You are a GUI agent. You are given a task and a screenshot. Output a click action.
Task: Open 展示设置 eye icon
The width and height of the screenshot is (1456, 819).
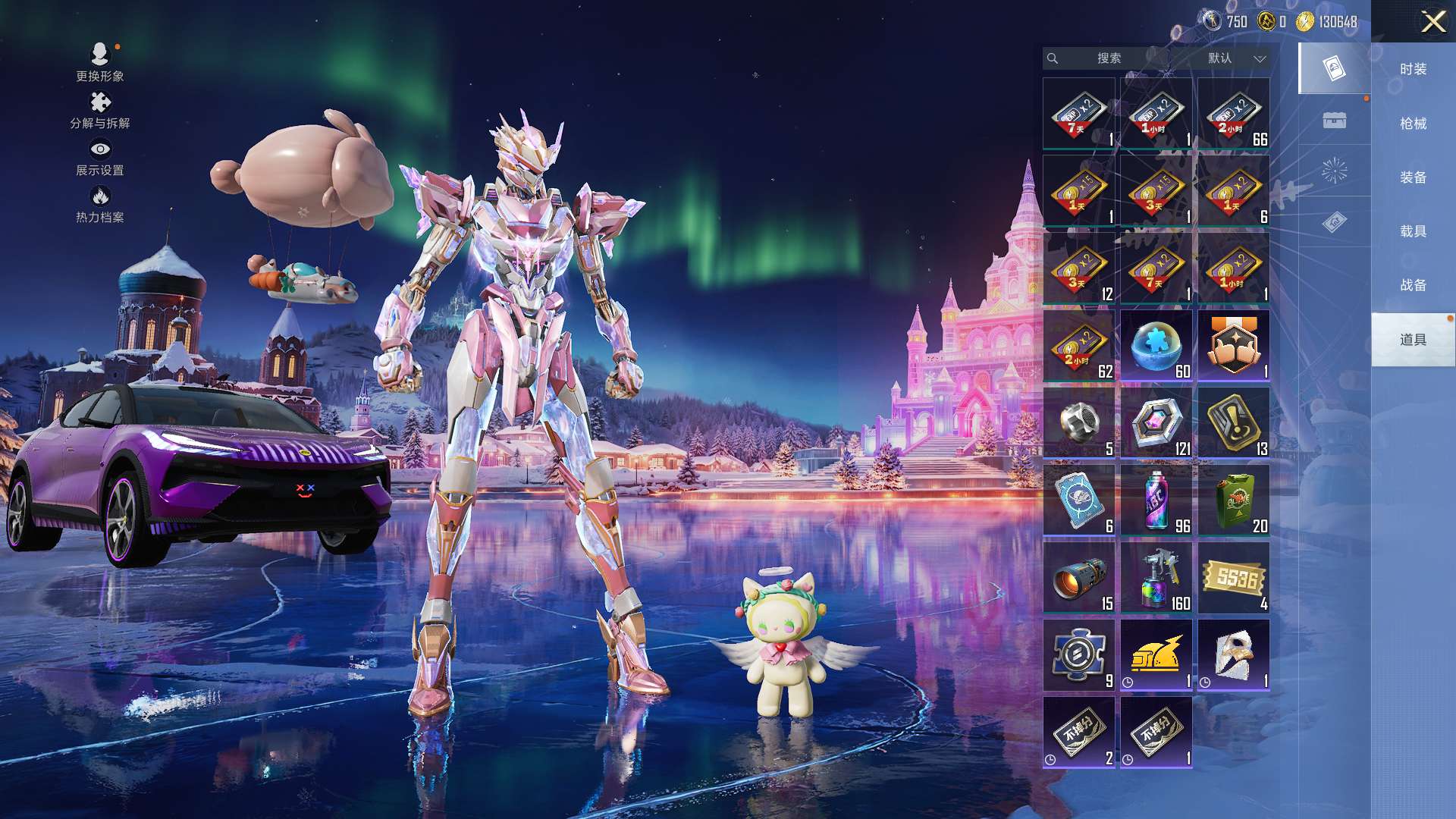pyautogui.click(x=99, y=157)
